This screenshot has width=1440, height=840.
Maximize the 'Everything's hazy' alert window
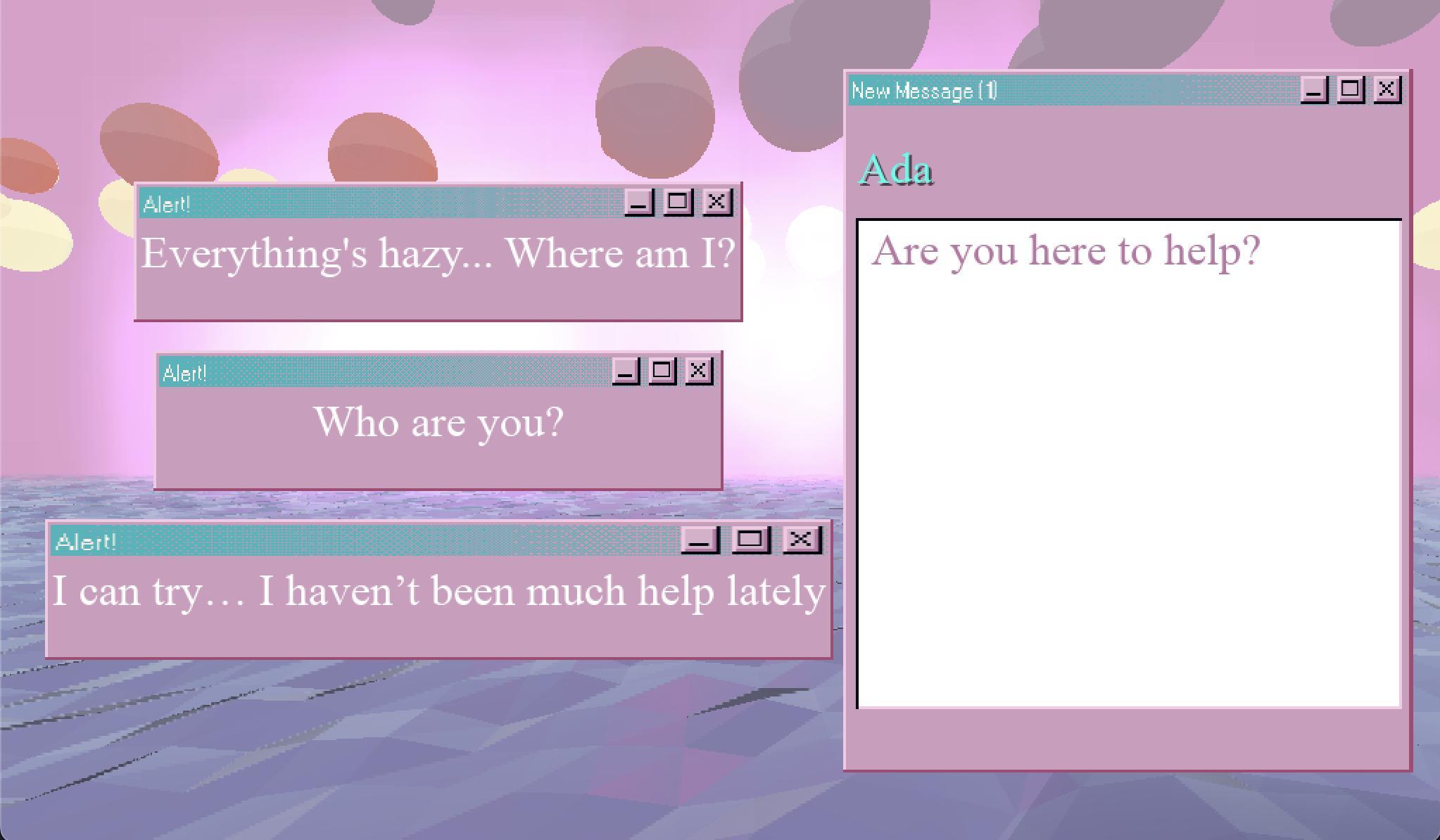click(x=677, y=203)
